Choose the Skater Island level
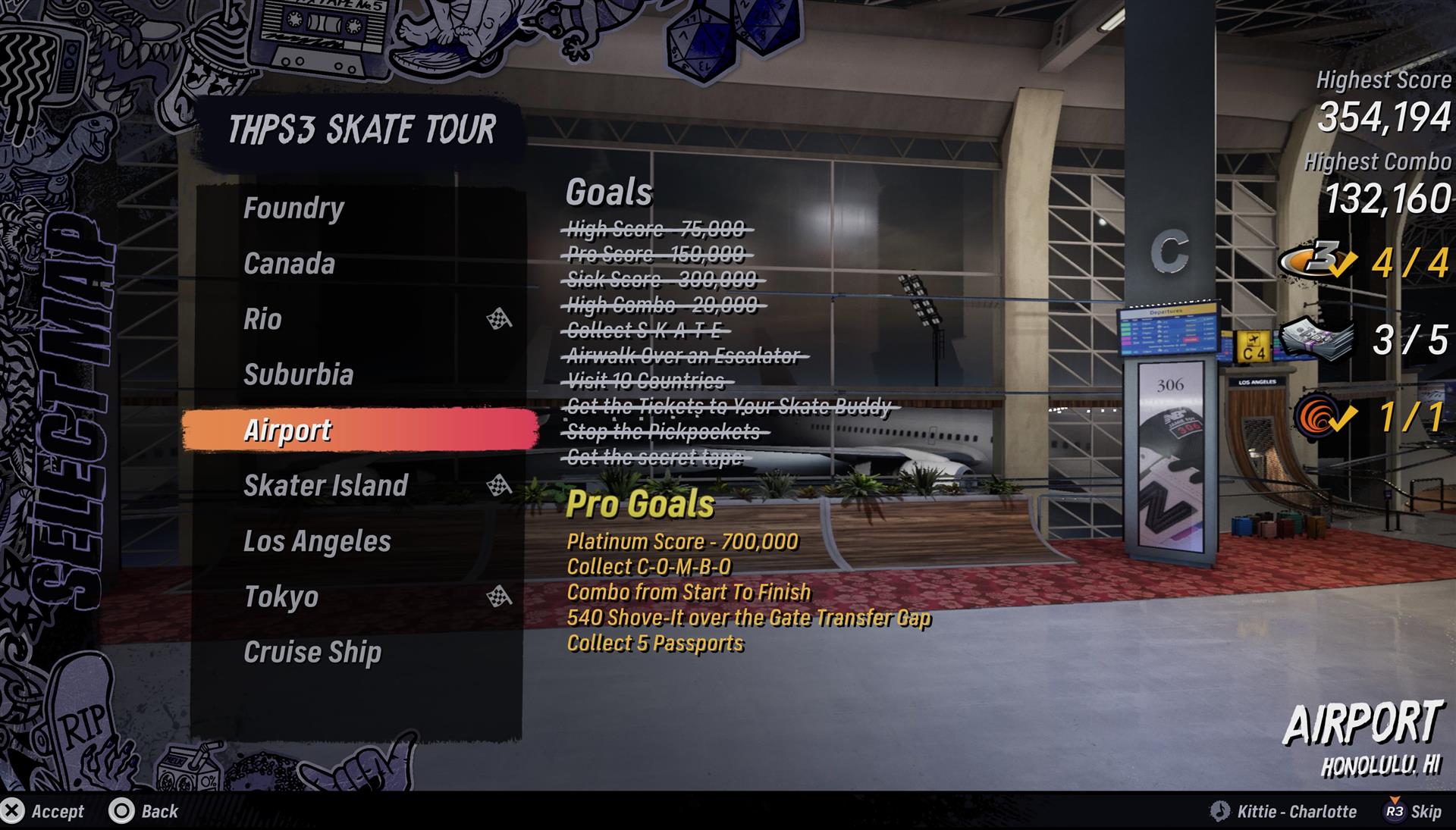The height and width of the screenshot is (830, 1456). [325, 485]
